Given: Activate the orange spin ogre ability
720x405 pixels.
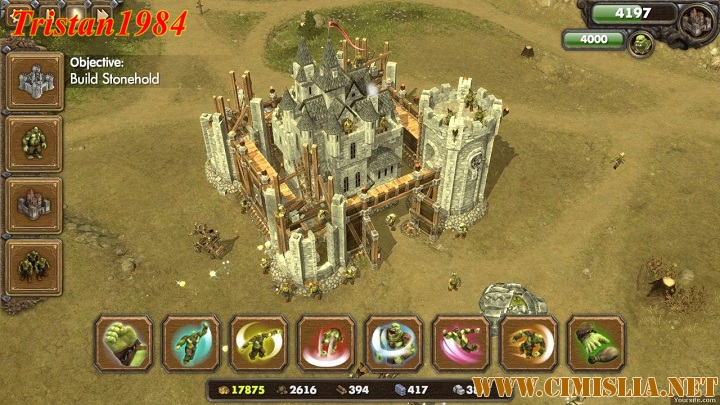Looking at the screenshot, I should [529, 343].
